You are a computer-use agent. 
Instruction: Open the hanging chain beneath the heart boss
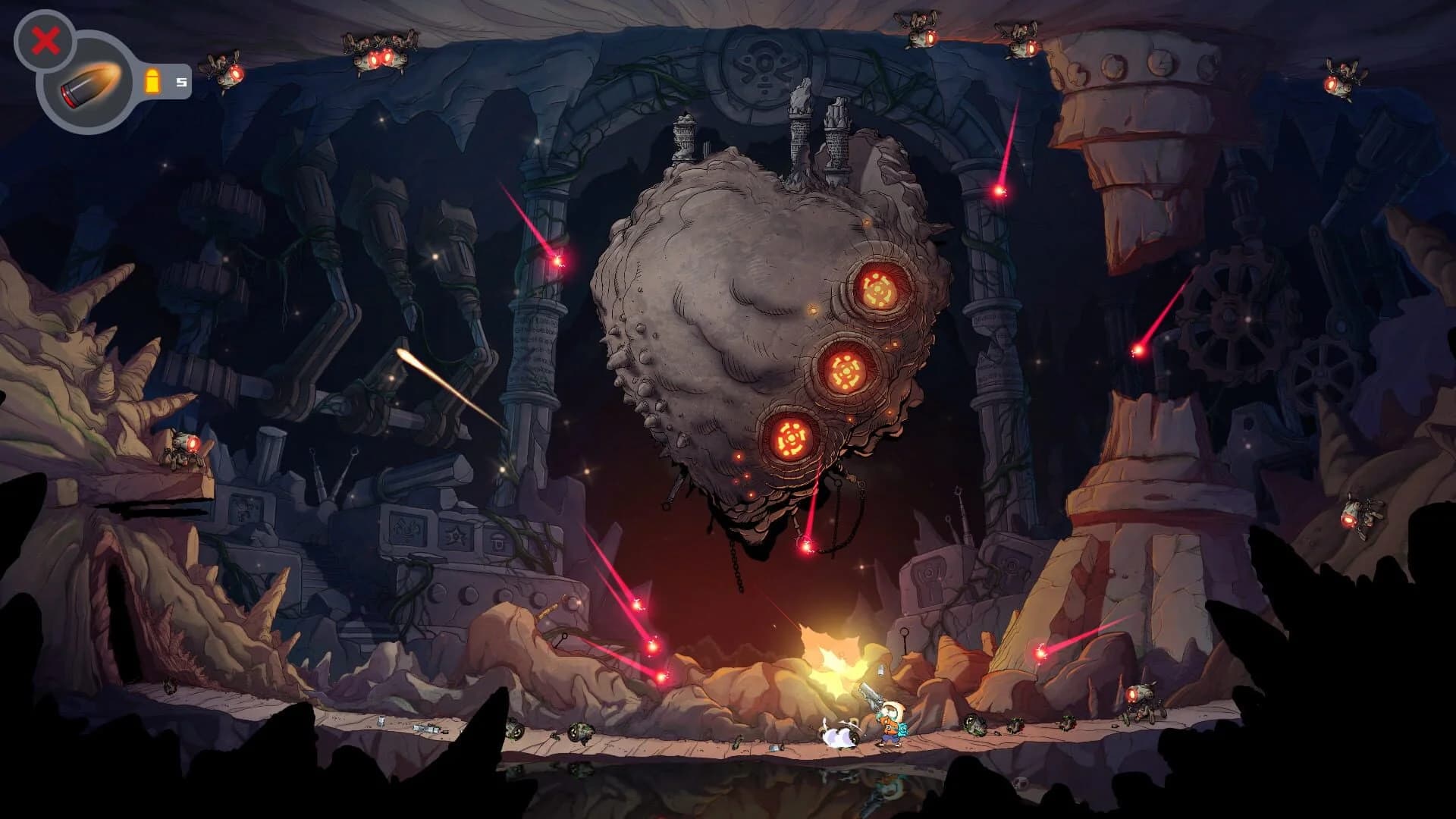click(x=734, y=565)
